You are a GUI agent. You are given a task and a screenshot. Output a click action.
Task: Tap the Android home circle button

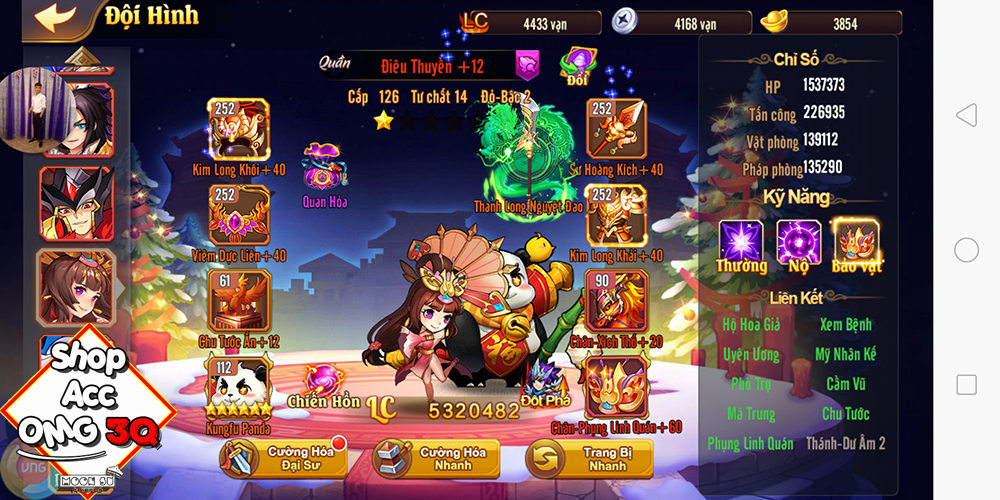pos(966,250)
